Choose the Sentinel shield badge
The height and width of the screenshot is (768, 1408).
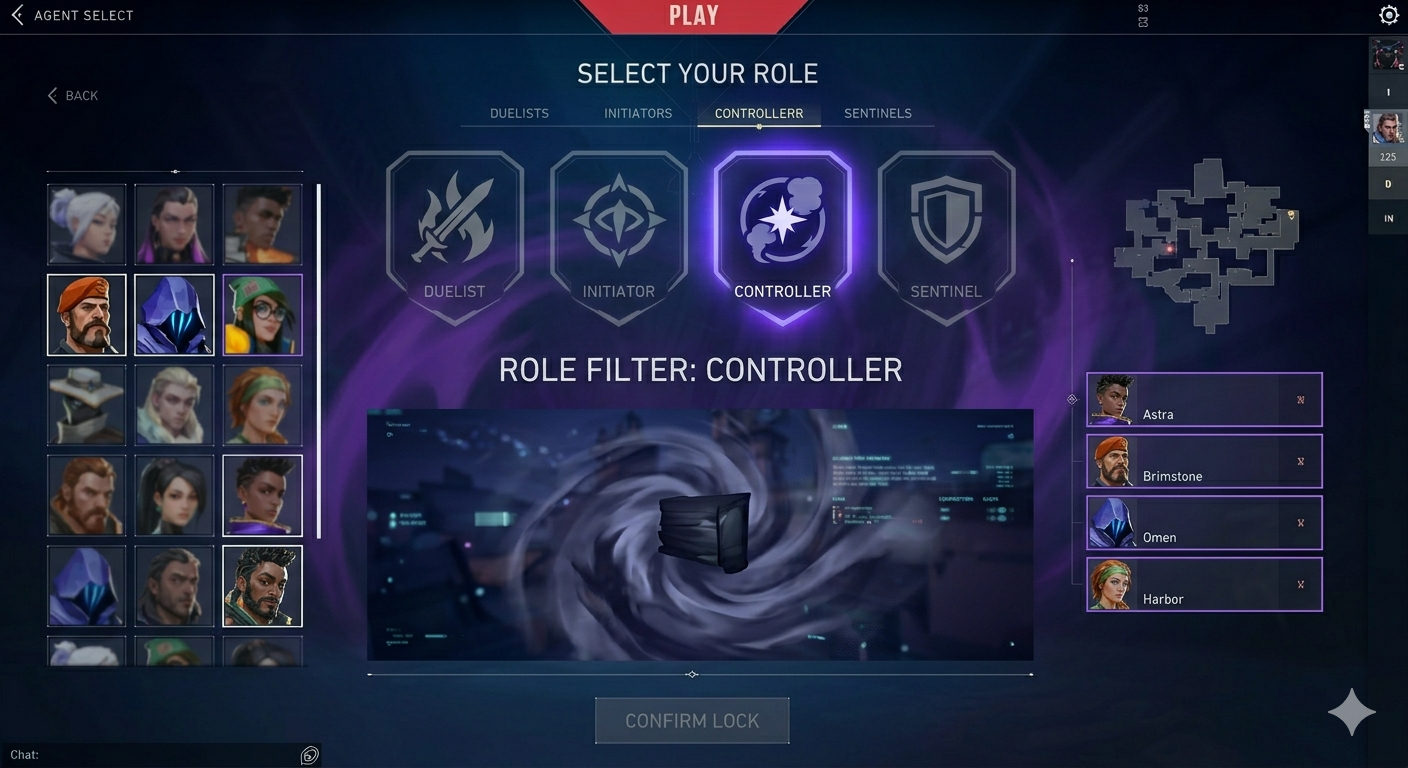(946, 237)
